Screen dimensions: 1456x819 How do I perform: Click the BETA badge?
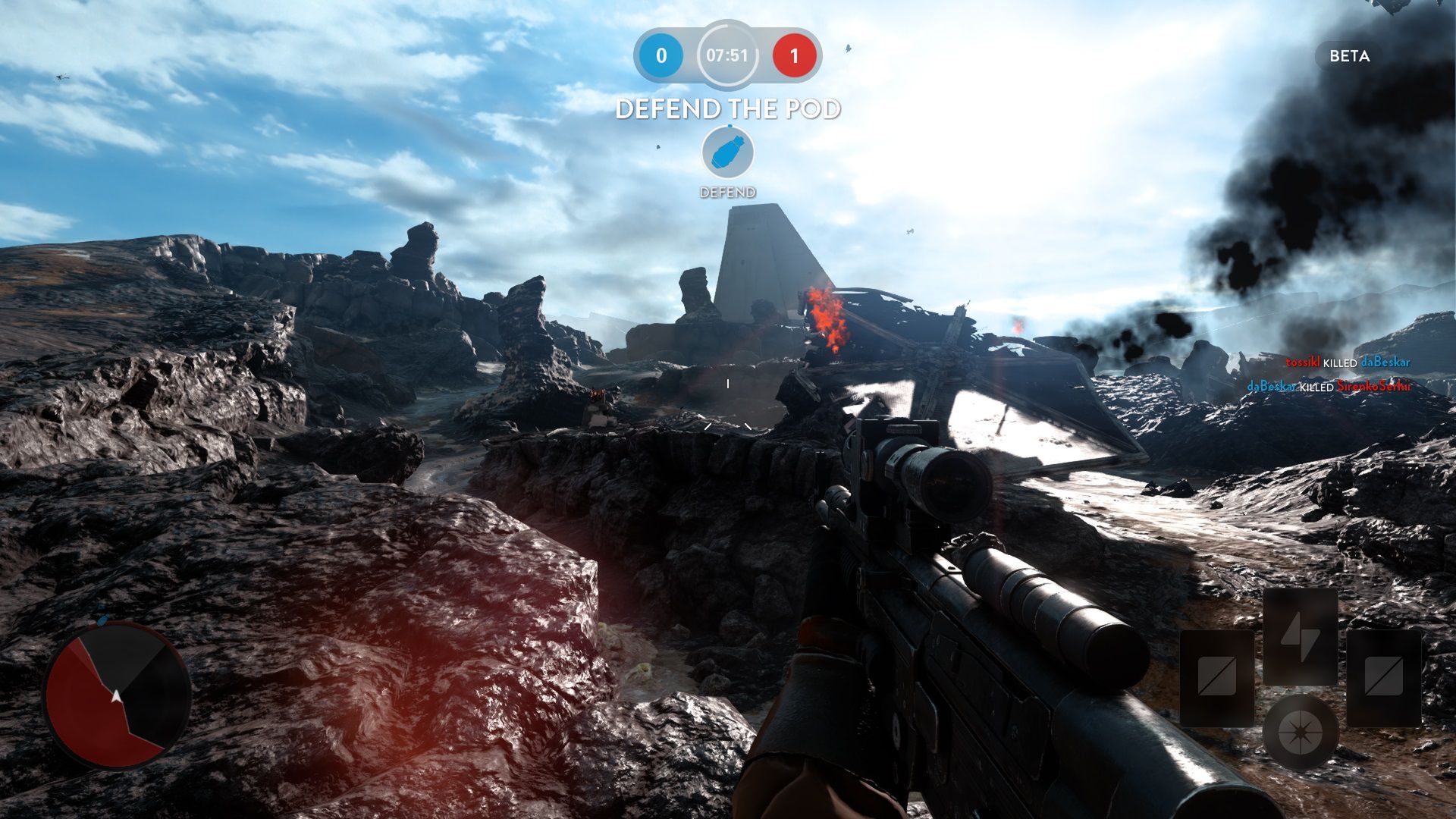pyautogui.click(x=1349, y=56)
